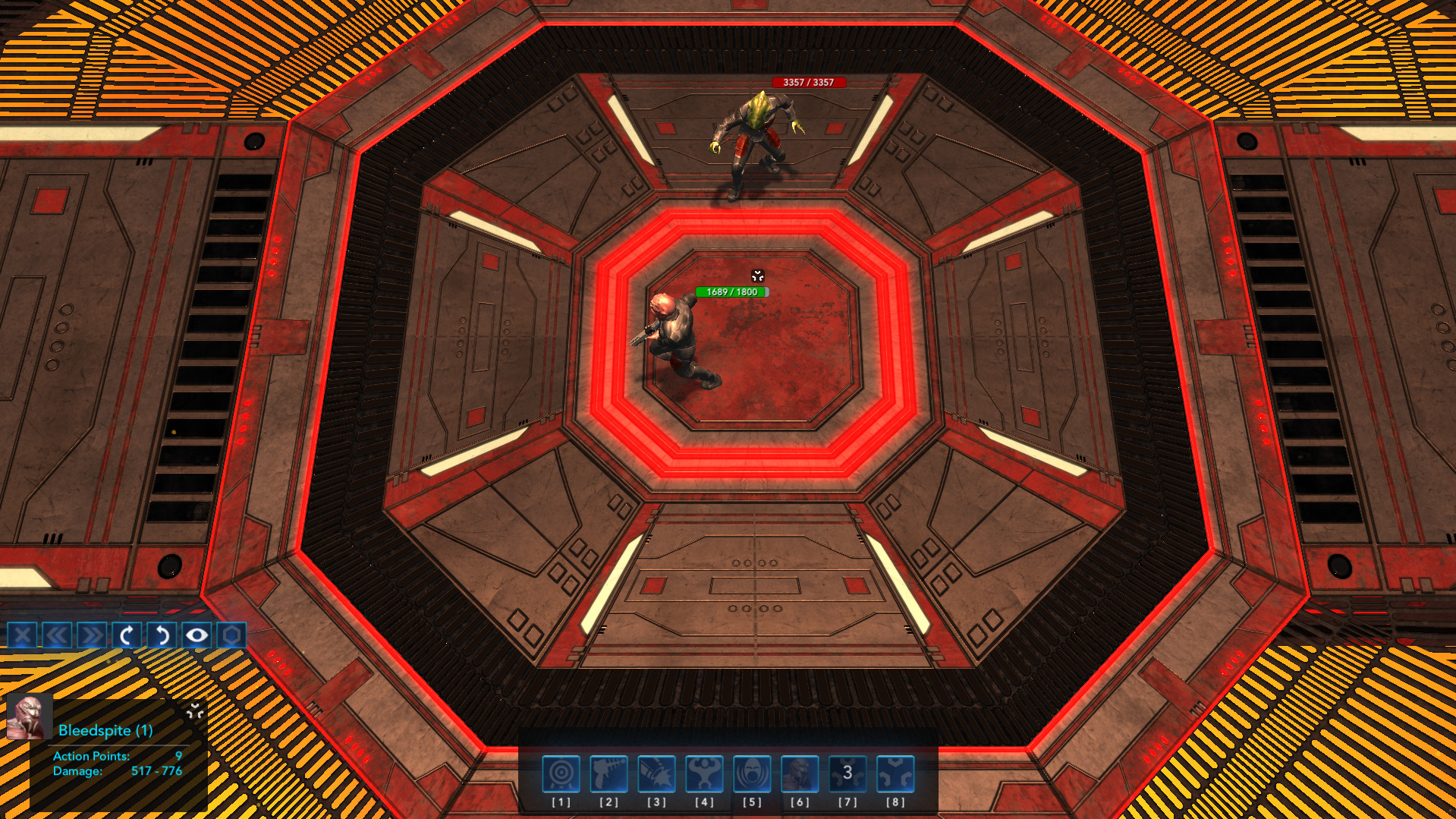The image size is (1456, 819).
Task: Activate the ray gun ability in slot [2]
Action: click(609, 773)
